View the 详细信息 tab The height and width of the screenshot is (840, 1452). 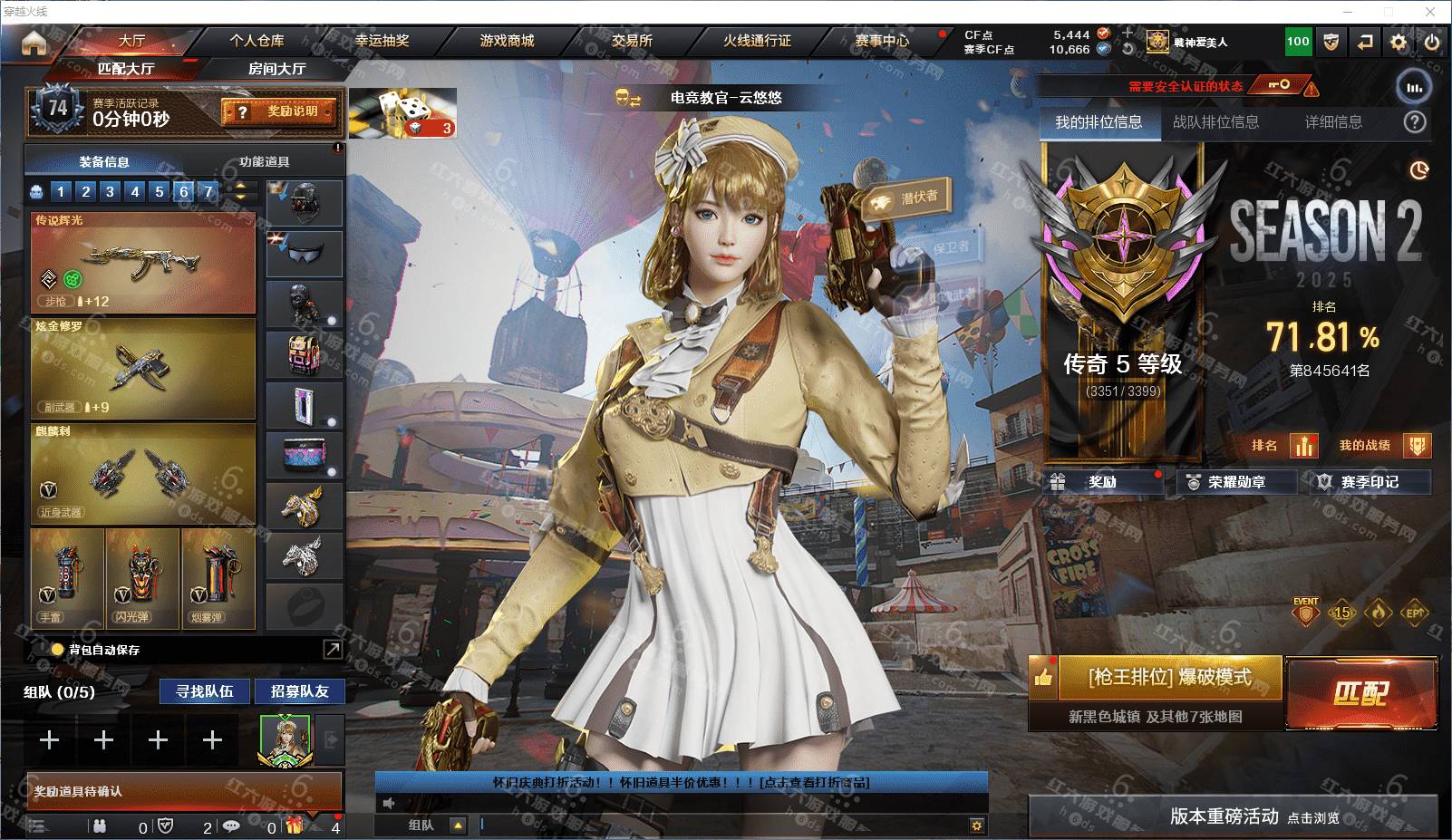tap(1333, 122)
